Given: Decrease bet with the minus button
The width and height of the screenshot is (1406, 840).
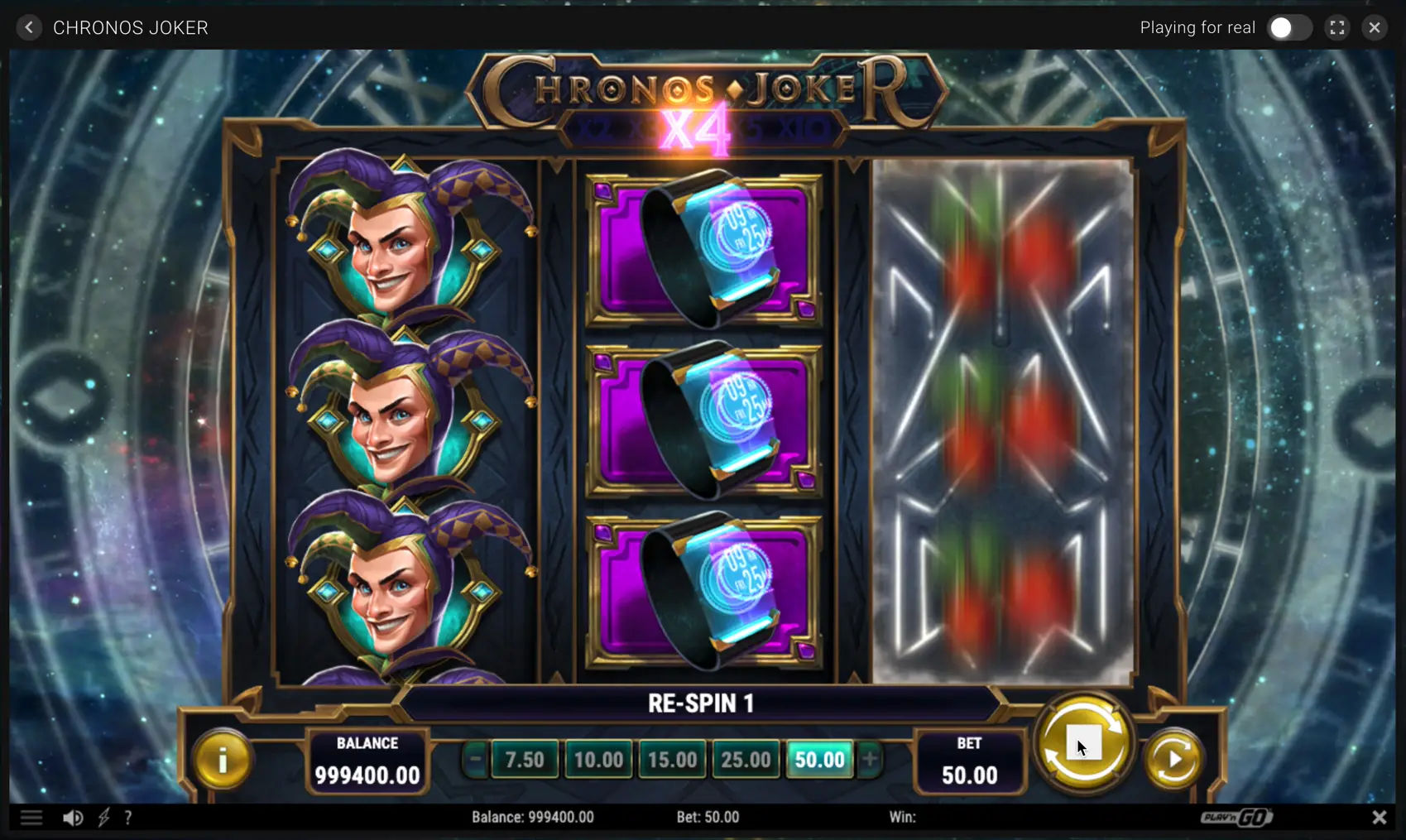Looking at the screenshot, I should [x=475, y=759].
